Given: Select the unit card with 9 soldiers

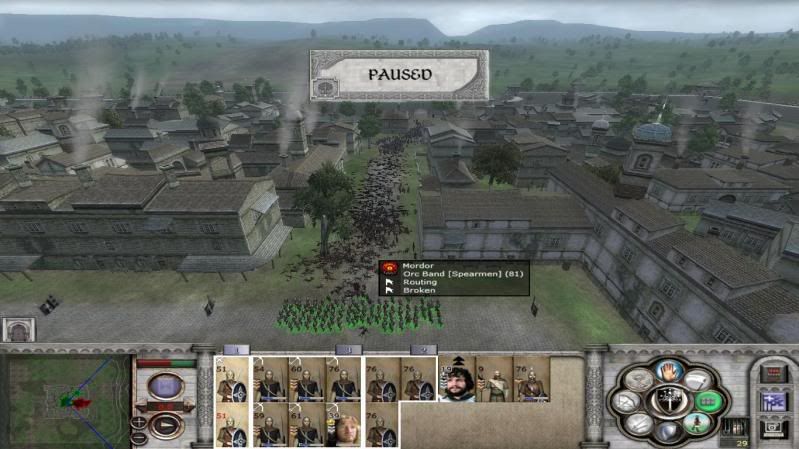Looking at the screenshot, I should pos(493,382).
